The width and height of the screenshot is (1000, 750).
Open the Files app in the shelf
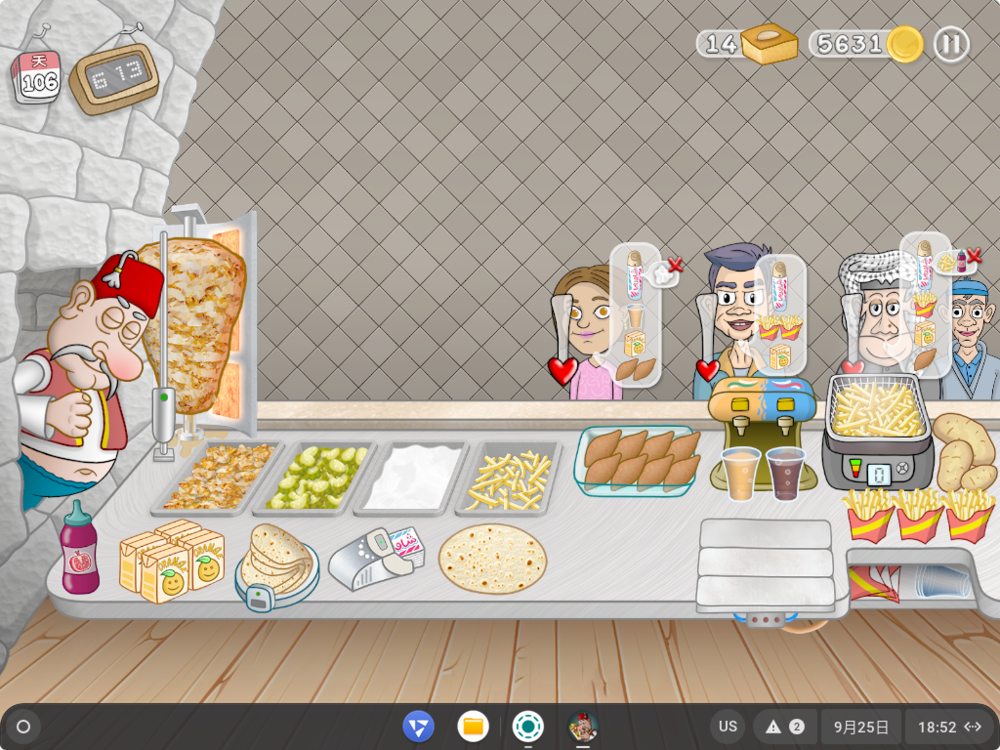[473, 727]
